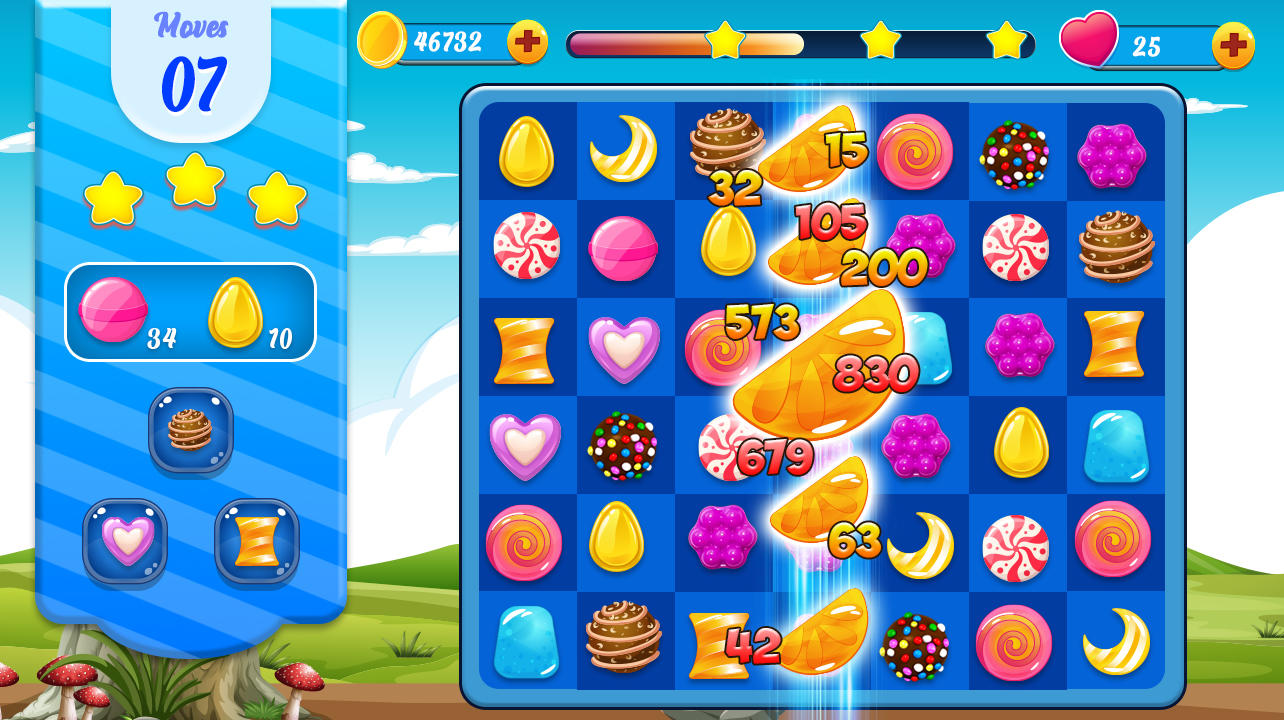
Task: Activate the purple heart candy booster
Action: tap(126, 540)
